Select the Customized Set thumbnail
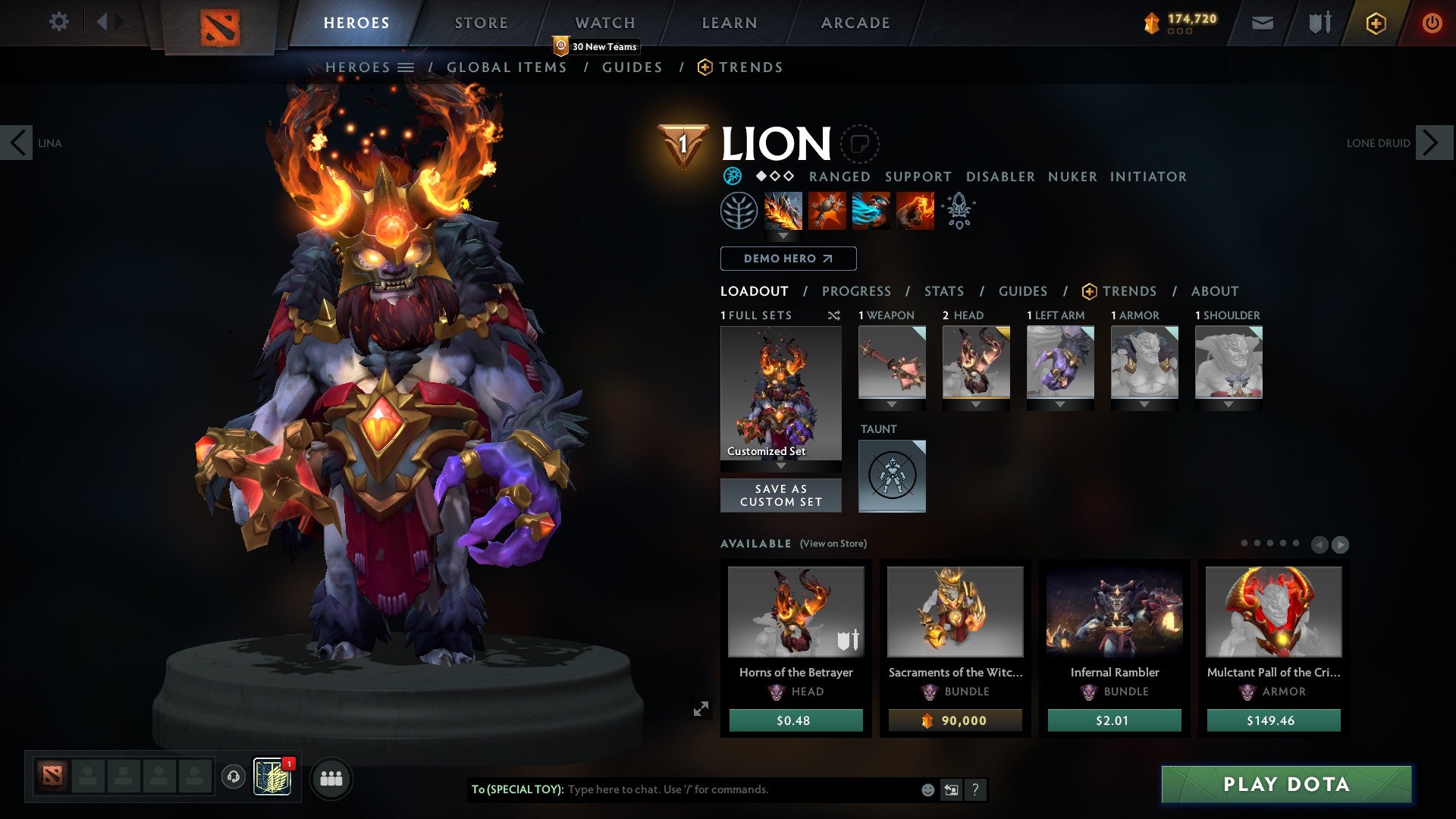 780,394
